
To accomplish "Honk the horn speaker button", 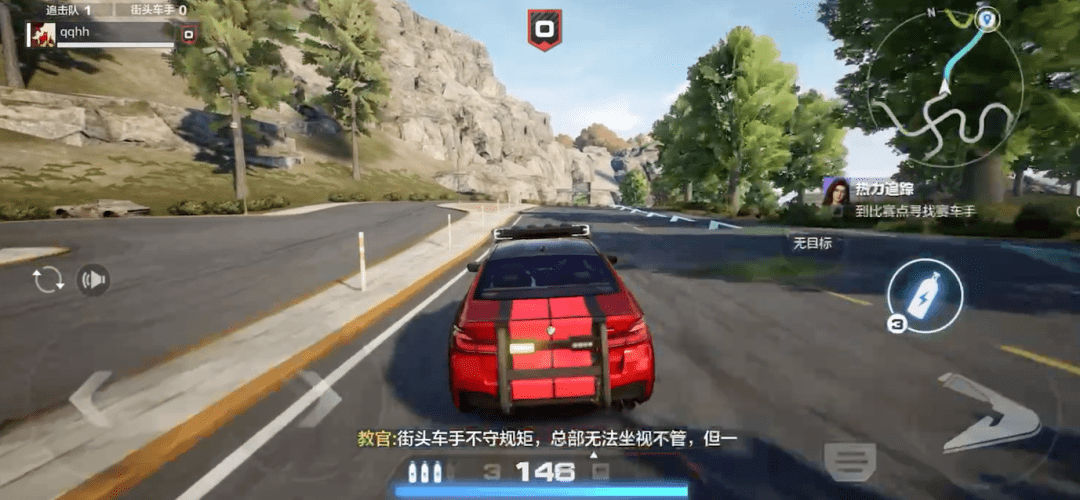I will click(93, 280).
